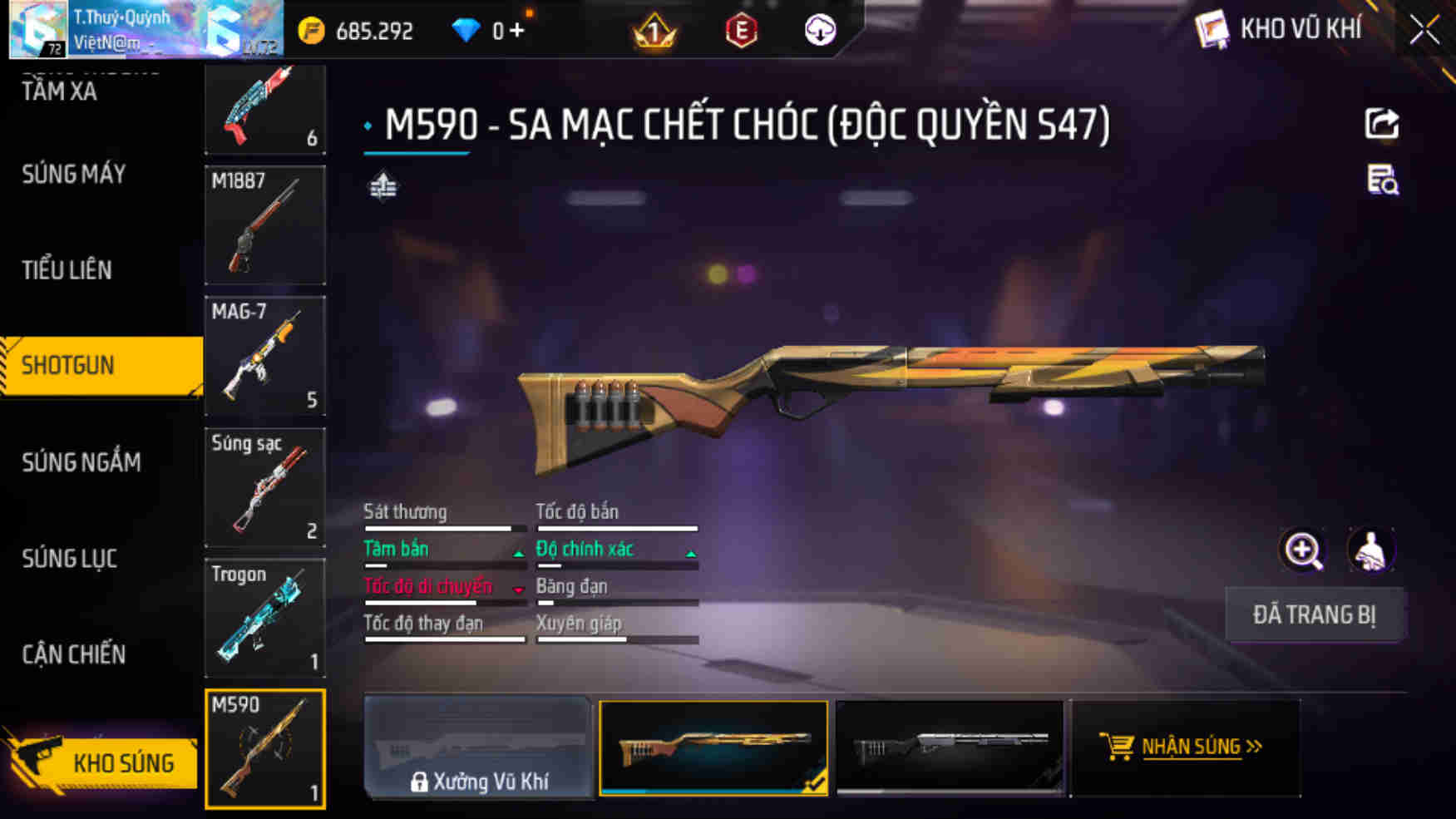Click the red arrow next to Tốc độ di chuyển

coord(517,589)
